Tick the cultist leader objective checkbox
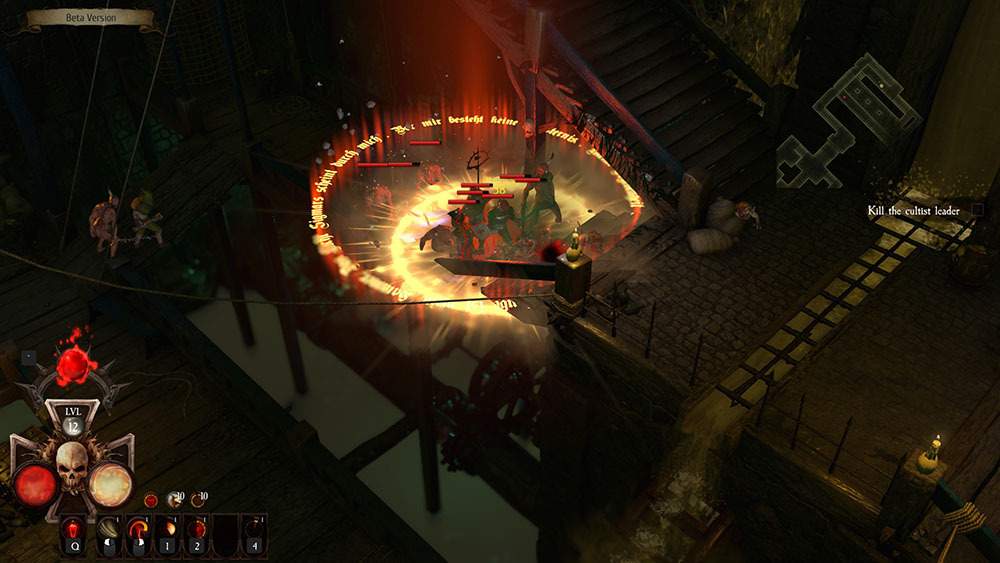1000x563 pixels. [977, 210]
